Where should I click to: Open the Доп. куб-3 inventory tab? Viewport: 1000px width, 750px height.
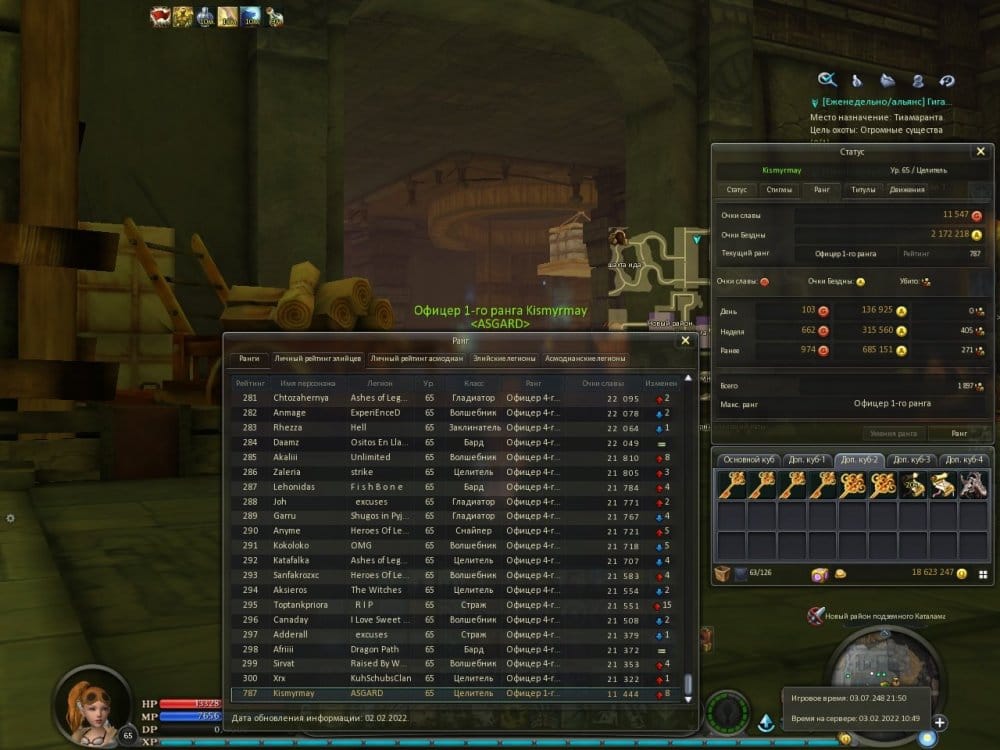[x=912, y=459]
